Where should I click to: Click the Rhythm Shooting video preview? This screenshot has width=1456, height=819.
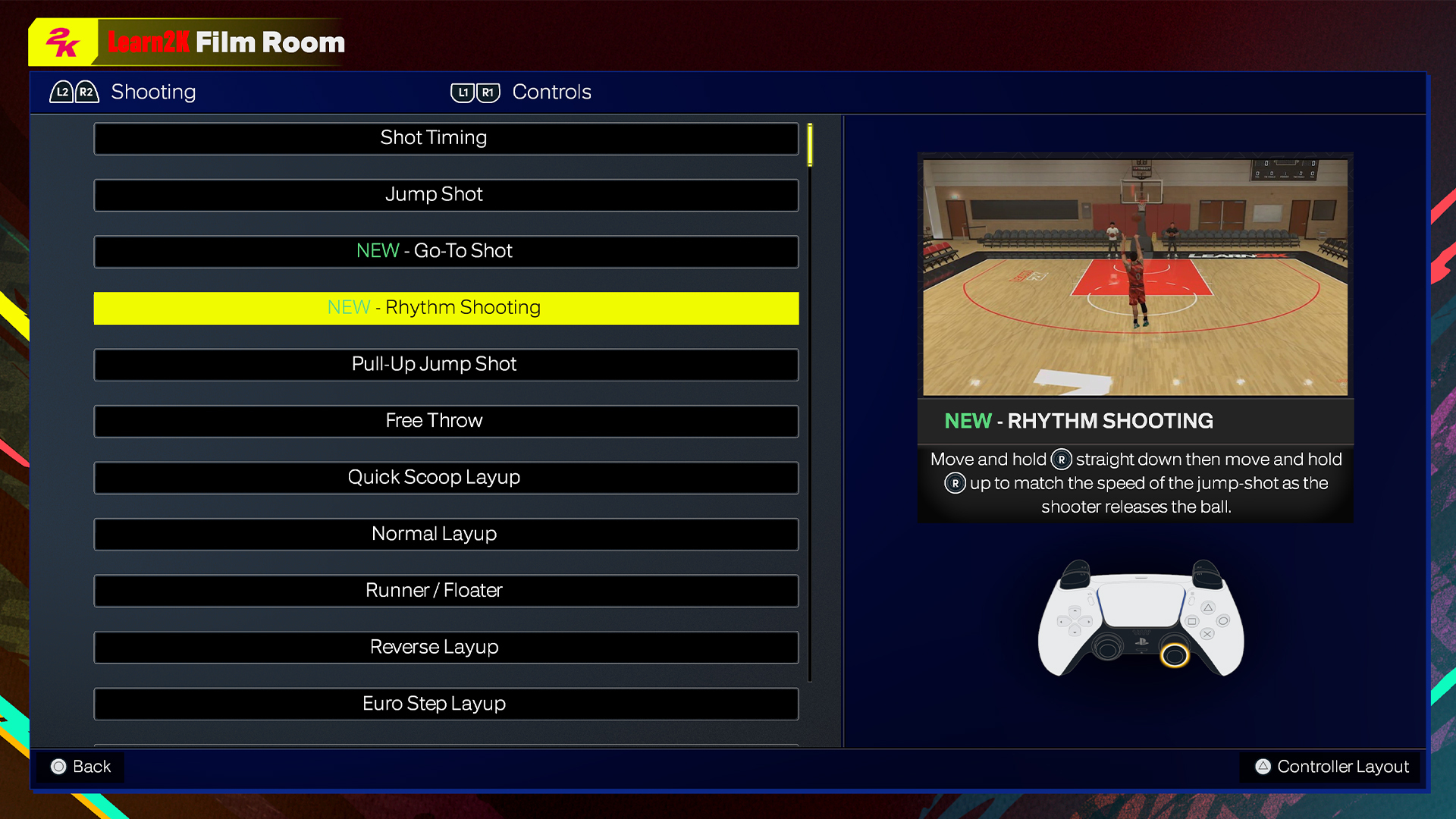1134,275
